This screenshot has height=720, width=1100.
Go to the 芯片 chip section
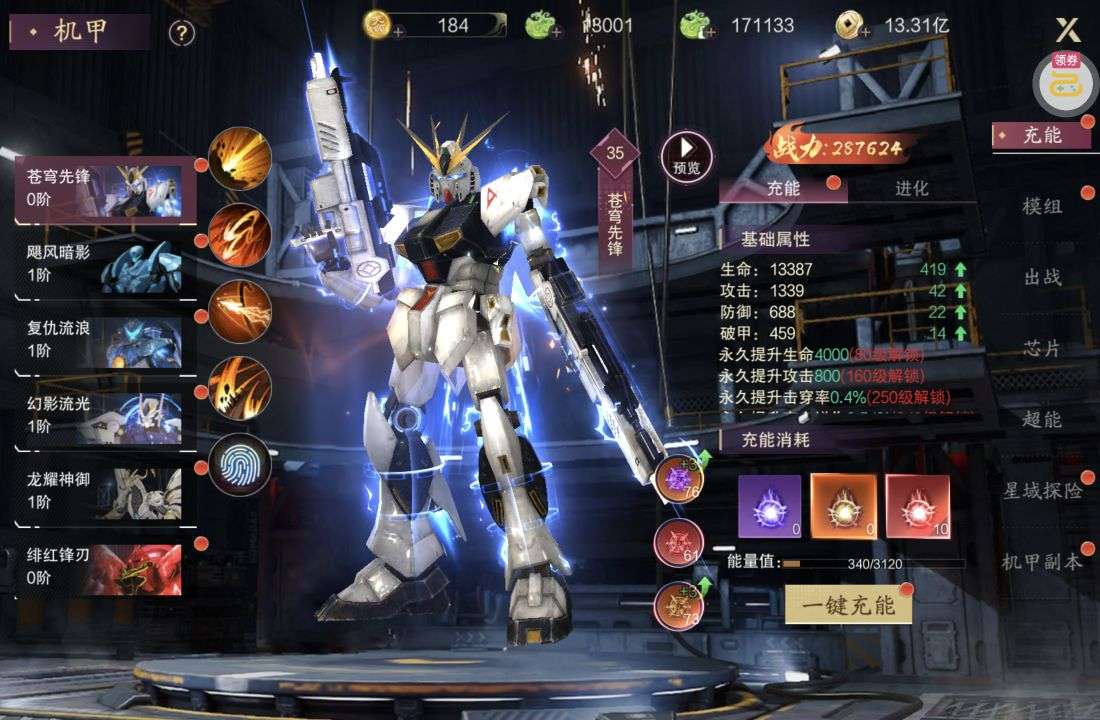coord(1041,349)
